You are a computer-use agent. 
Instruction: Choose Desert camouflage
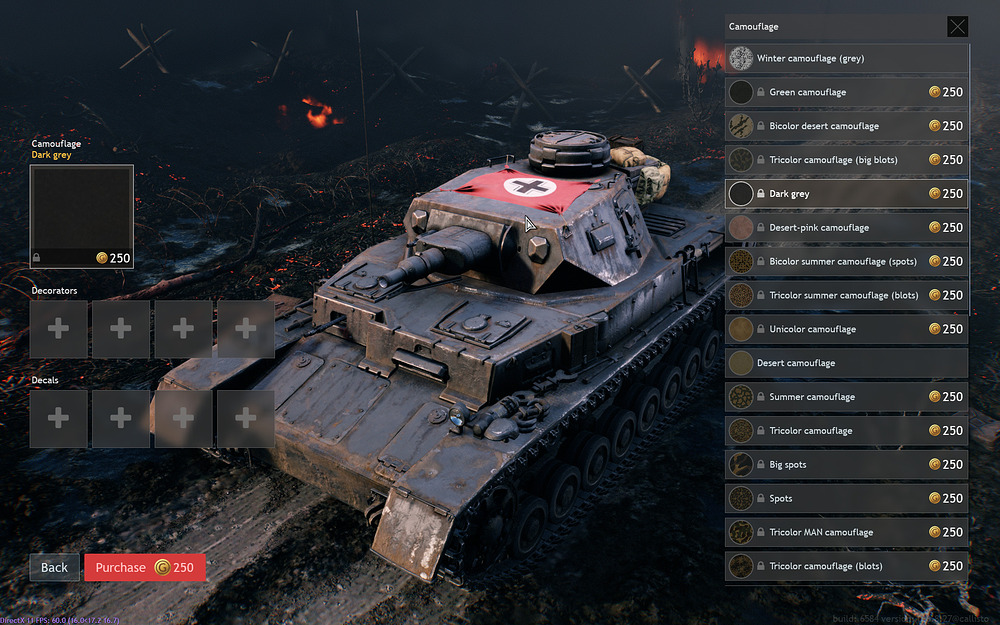click(847, 363)
